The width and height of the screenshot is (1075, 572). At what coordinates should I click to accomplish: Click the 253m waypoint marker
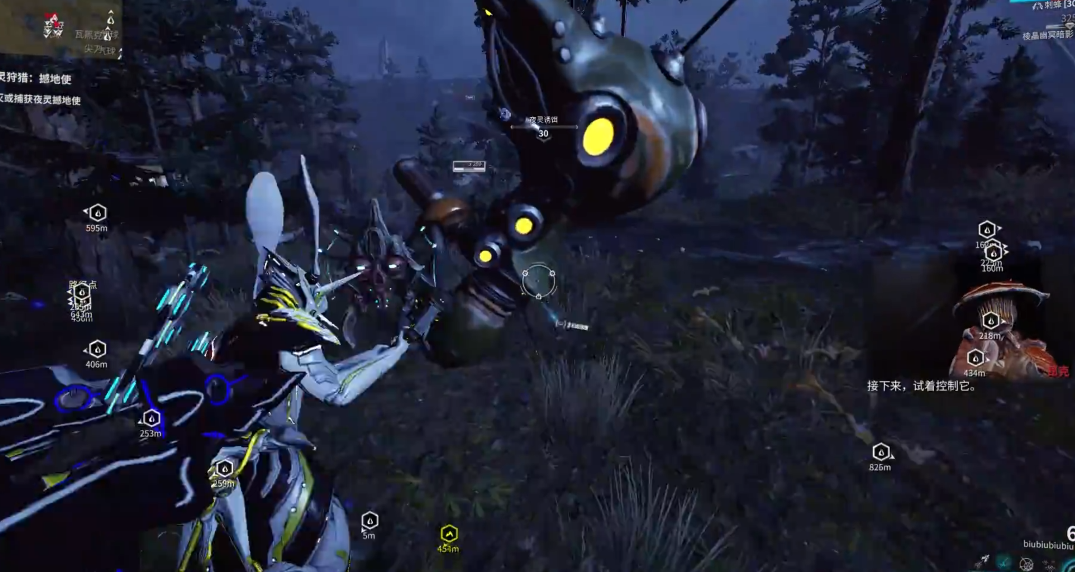[x=151, y=418]
